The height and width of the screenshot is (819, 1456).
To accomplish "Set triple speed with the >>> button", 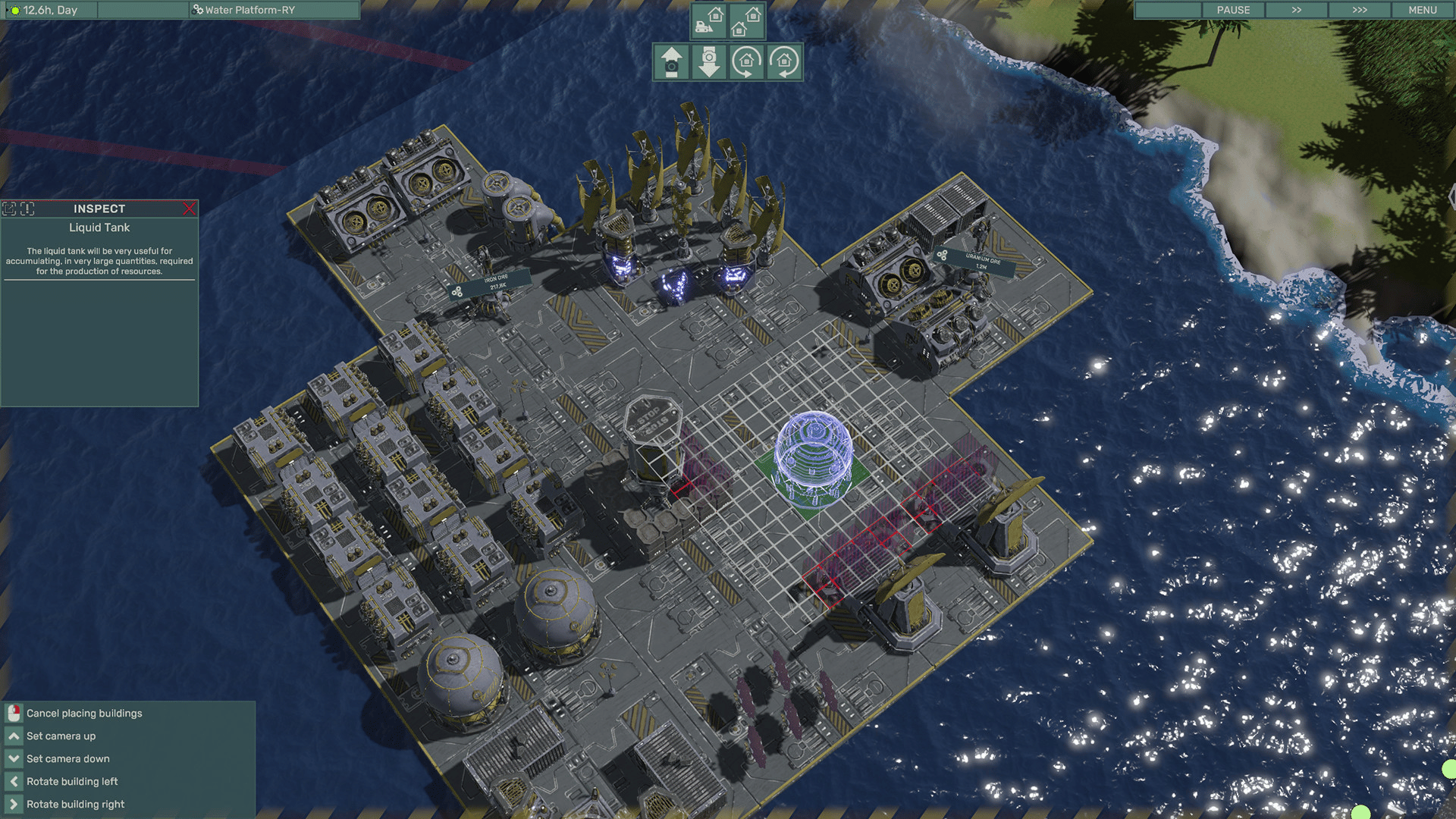I will pos(1359,10).
